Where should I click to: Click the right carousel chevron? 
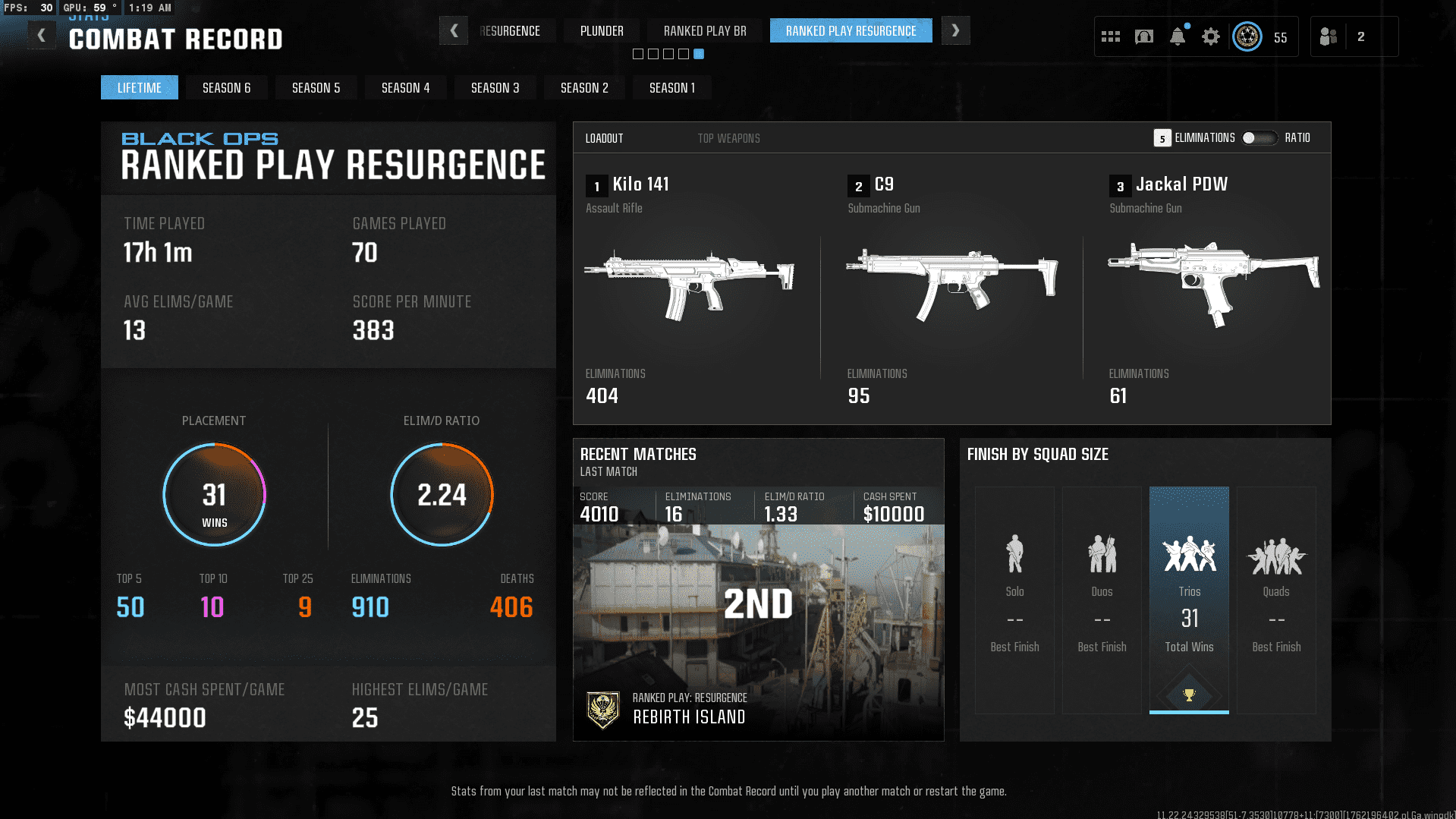pos(955,30)
